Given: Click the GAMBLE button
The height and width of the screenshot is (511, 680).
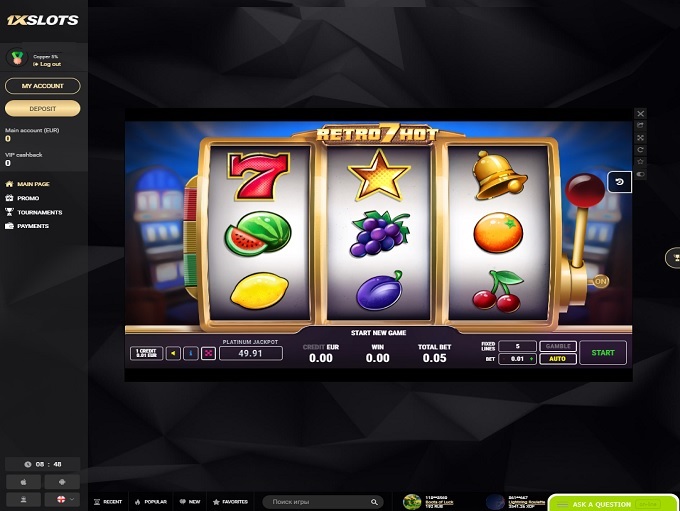Looking at the screenshot, I should pos(557,345).
